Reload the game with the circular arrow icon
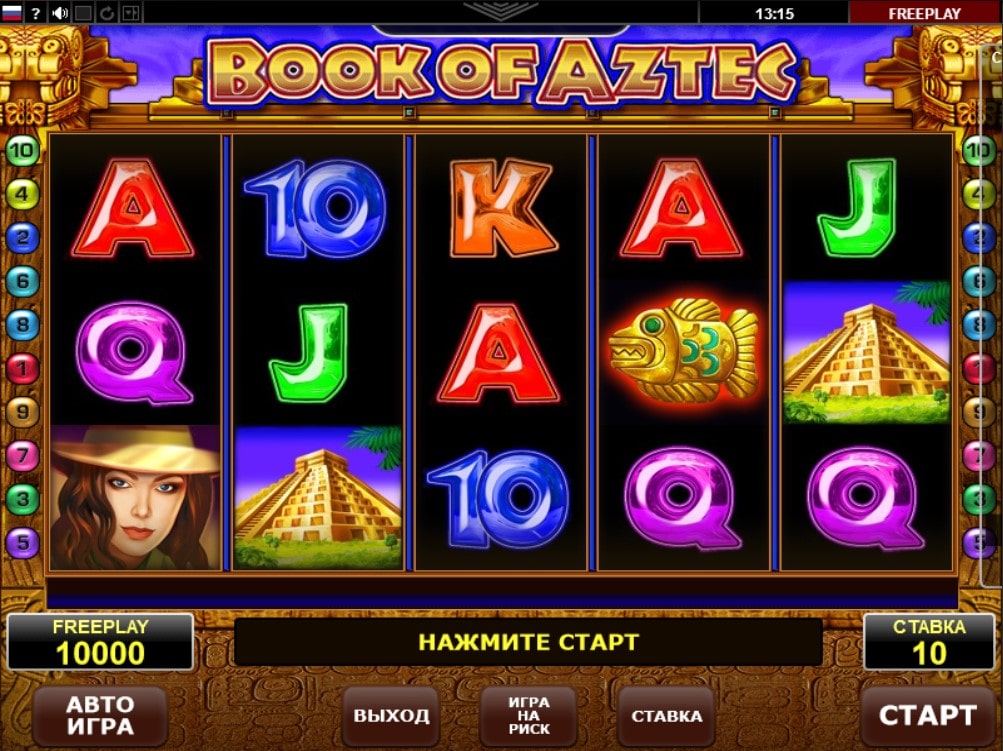The image size is (1003, 751). 107,13
